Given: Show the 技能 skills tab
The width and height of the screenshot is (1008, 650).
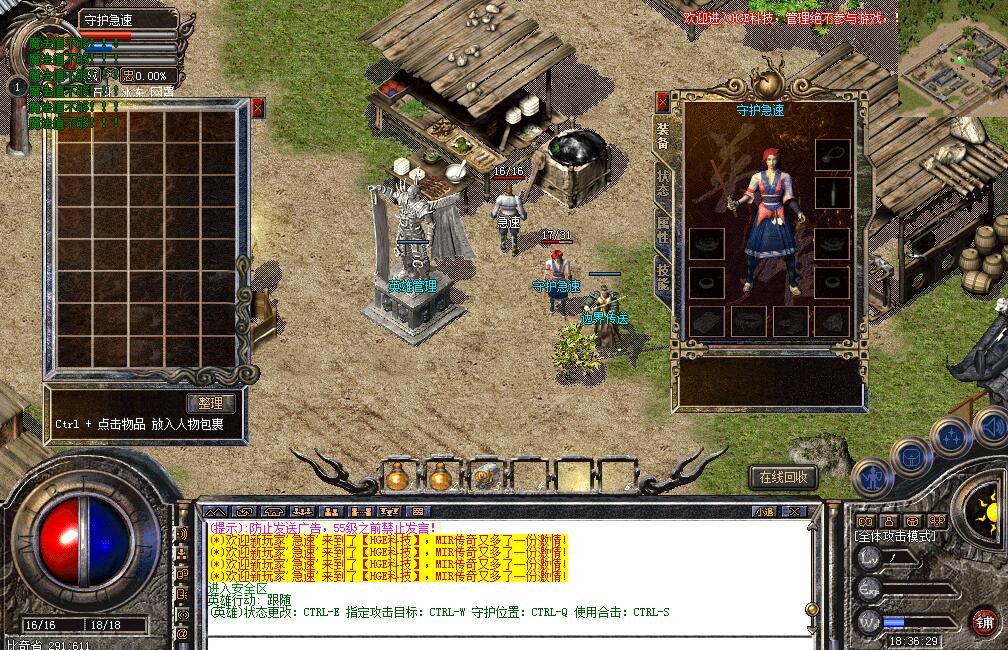Looking at the screenshot, I should pos(663,277).
